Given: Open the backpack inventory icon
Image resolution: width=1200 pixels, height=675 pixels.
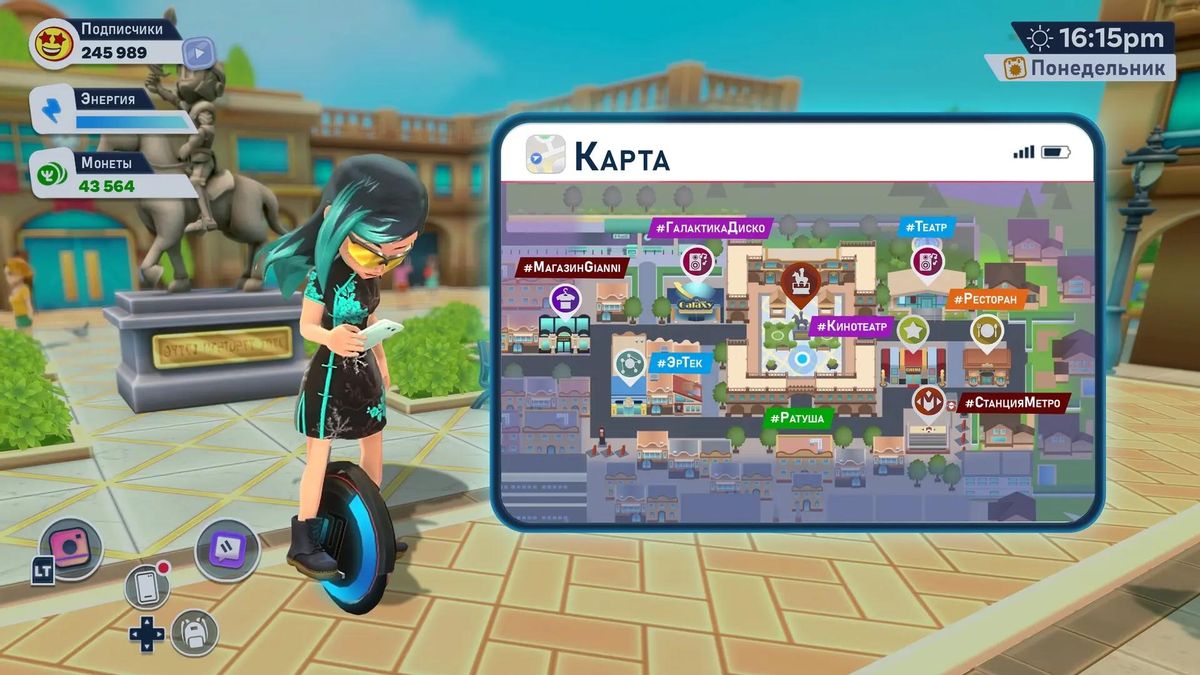Looking at the screenshot, I should tap(193, 632).
